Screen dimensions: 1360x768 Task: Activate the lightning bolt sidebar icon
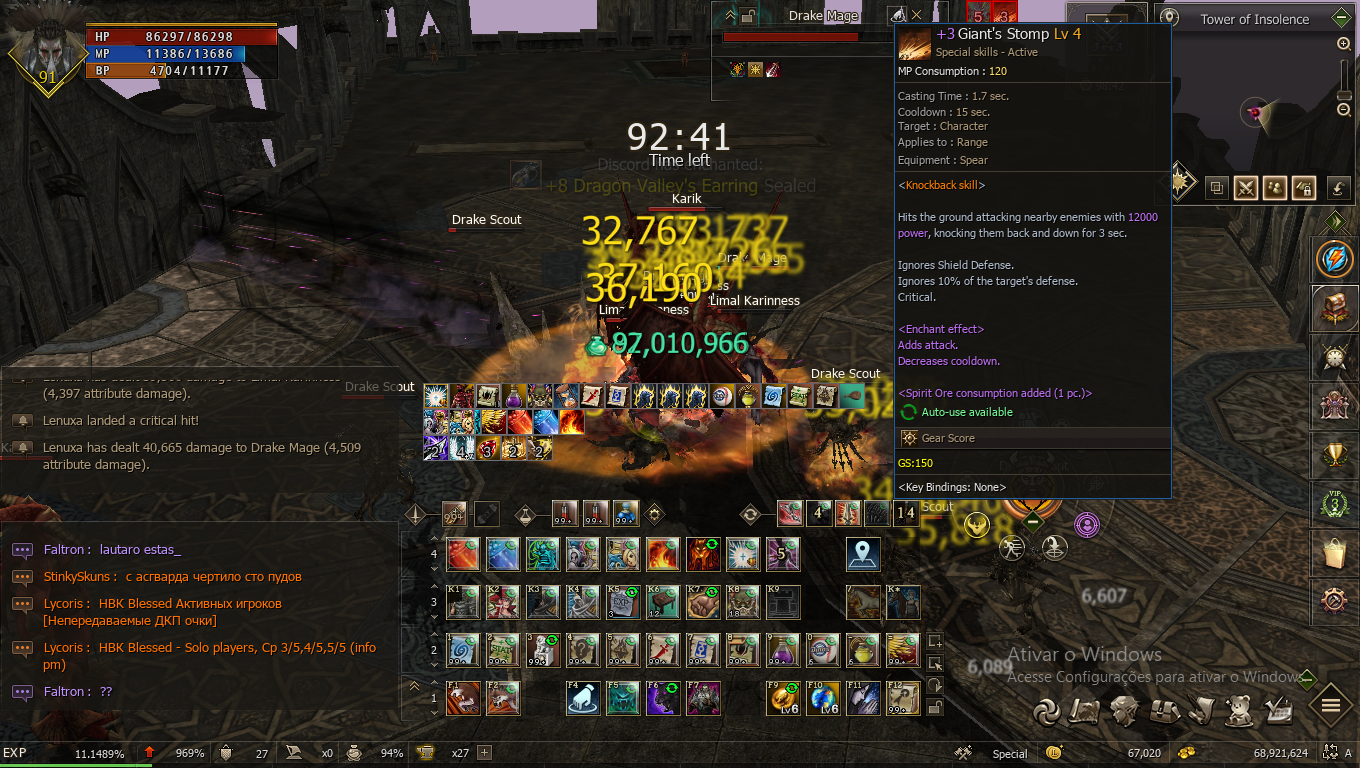pyautogui.click(x=1334, y=259)
